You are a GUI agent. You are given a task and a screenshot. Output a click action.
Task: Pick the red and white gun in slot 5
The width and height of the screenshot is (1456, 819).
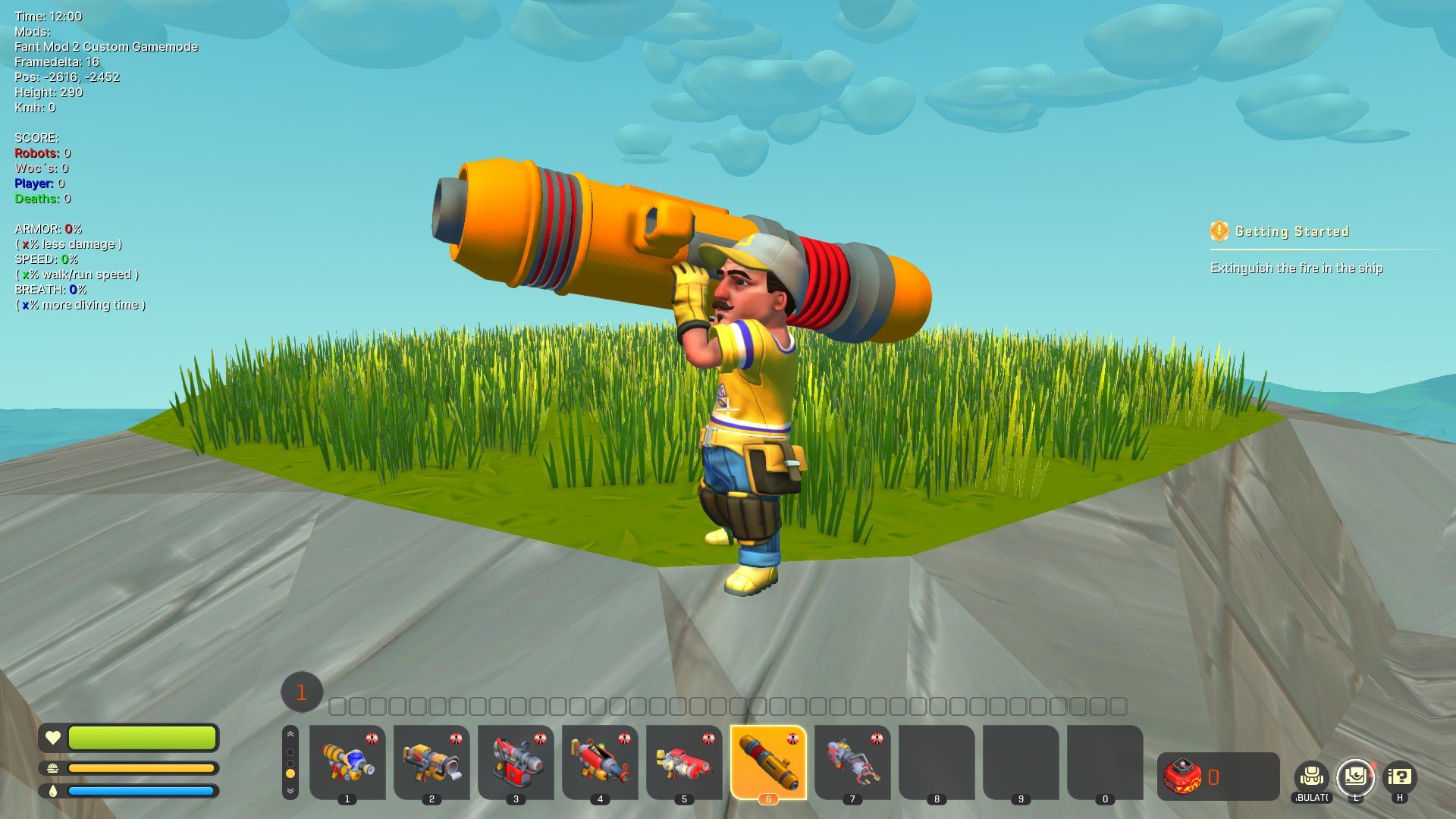(684, 761)
